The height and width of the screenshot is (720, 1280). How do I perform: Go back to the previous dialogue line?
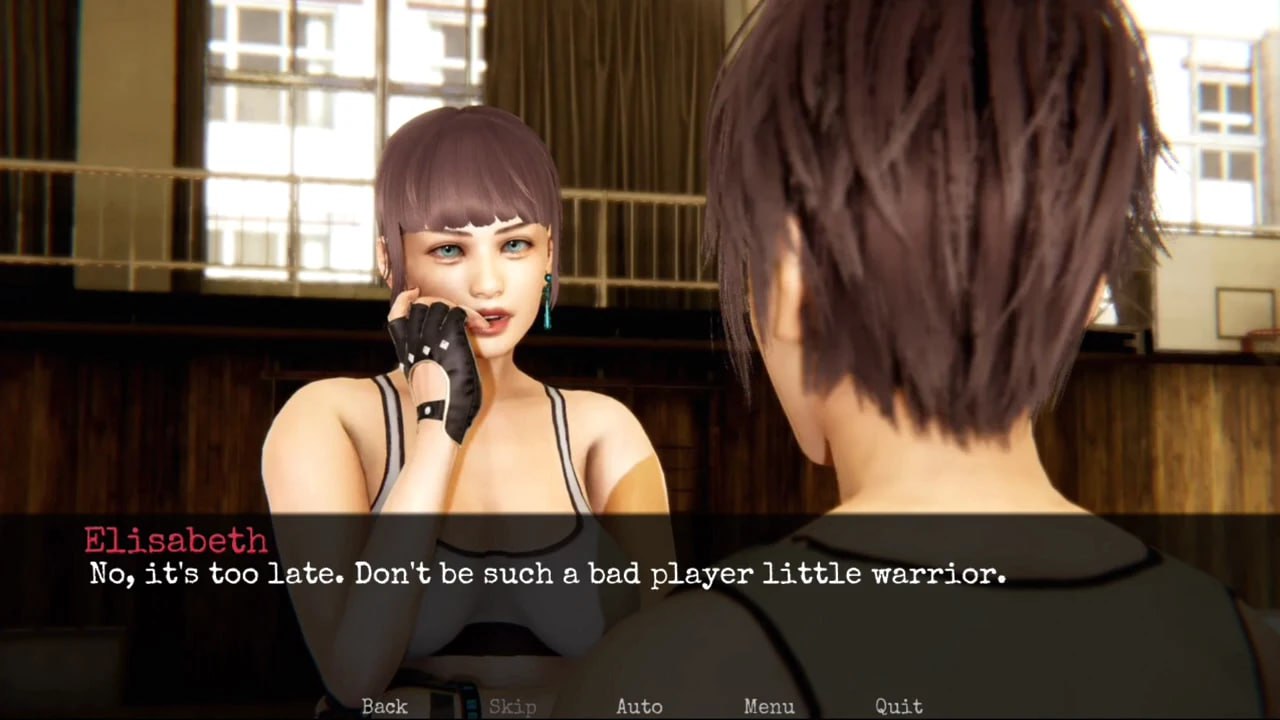coord(384,706)
